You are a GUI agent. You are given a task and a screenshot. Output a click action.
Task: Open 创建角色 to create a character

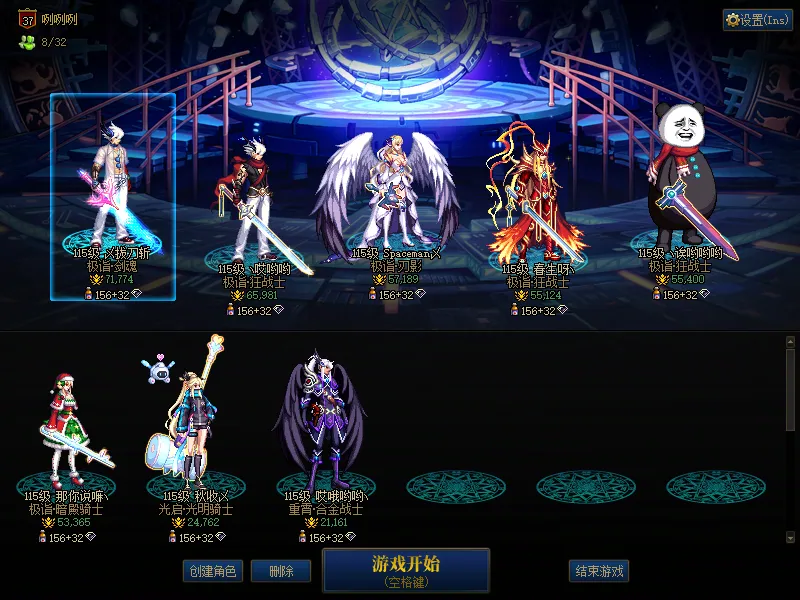pyautogui.click(x=211, y=571)
